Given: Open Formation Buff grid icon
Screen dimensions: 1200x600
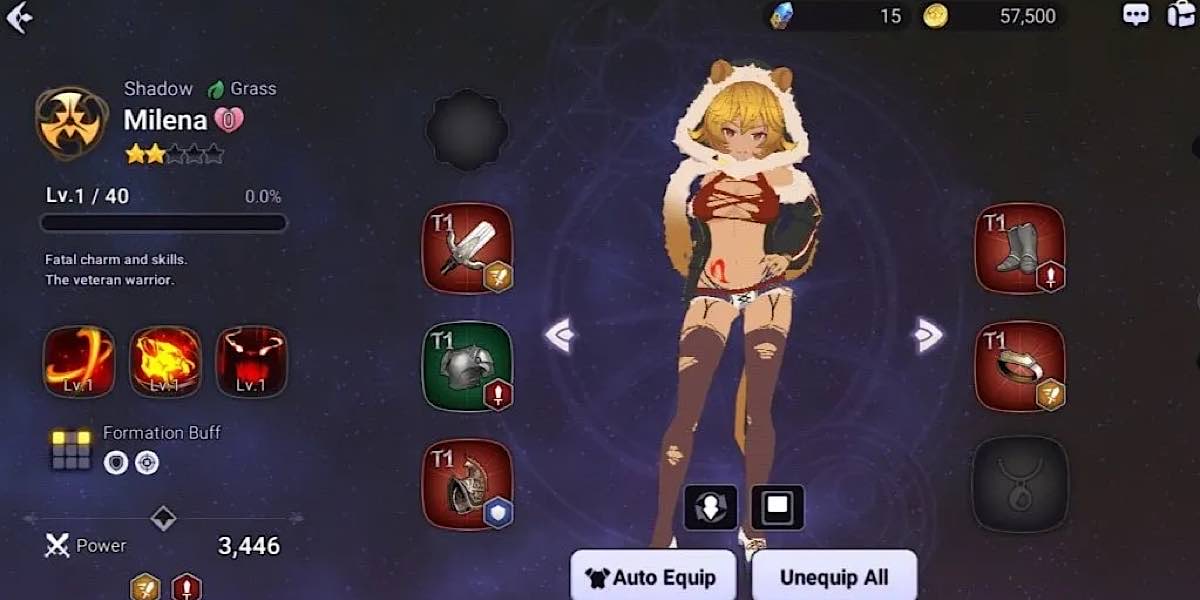Looking at the screenshot, I should 72,450.
